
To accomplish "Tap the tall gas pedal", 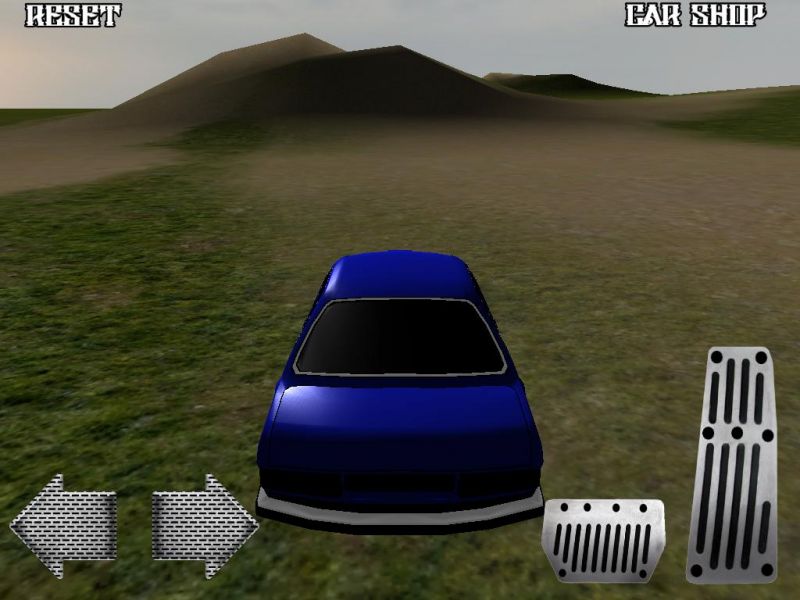I will point(733,465).
